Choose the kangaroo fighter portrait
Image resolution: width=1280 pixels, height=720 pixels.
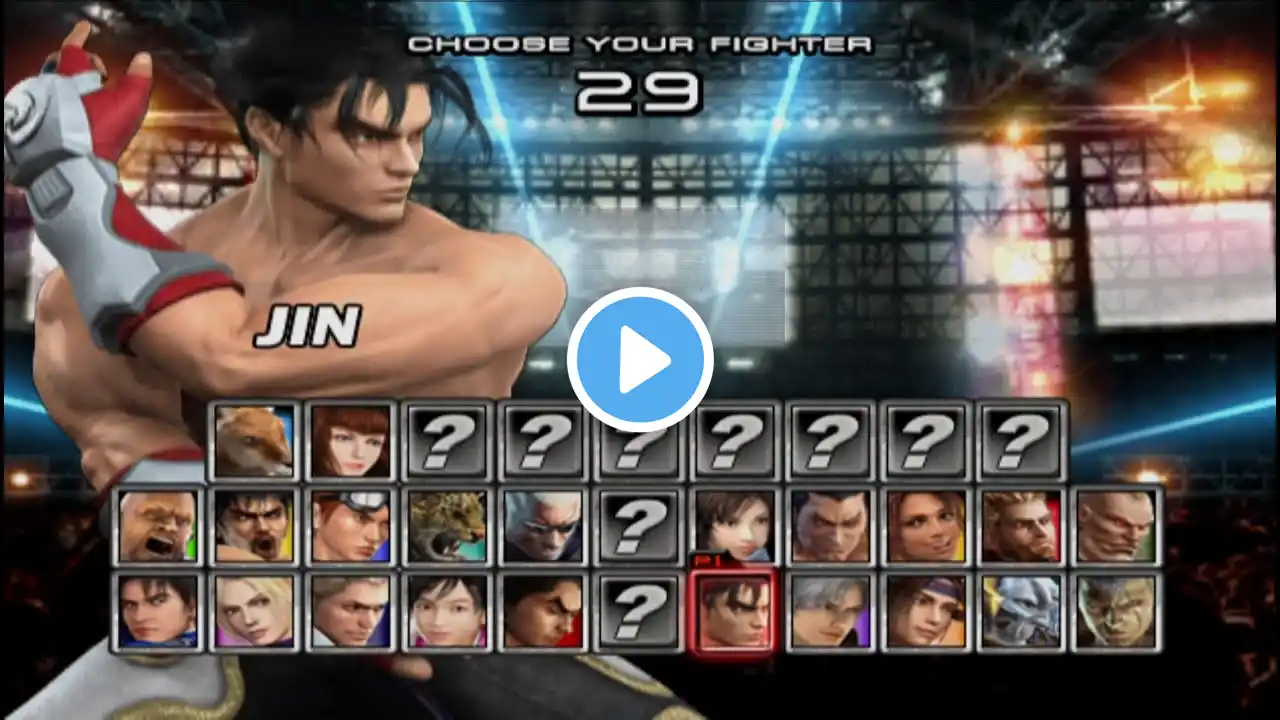pos(253,440)
